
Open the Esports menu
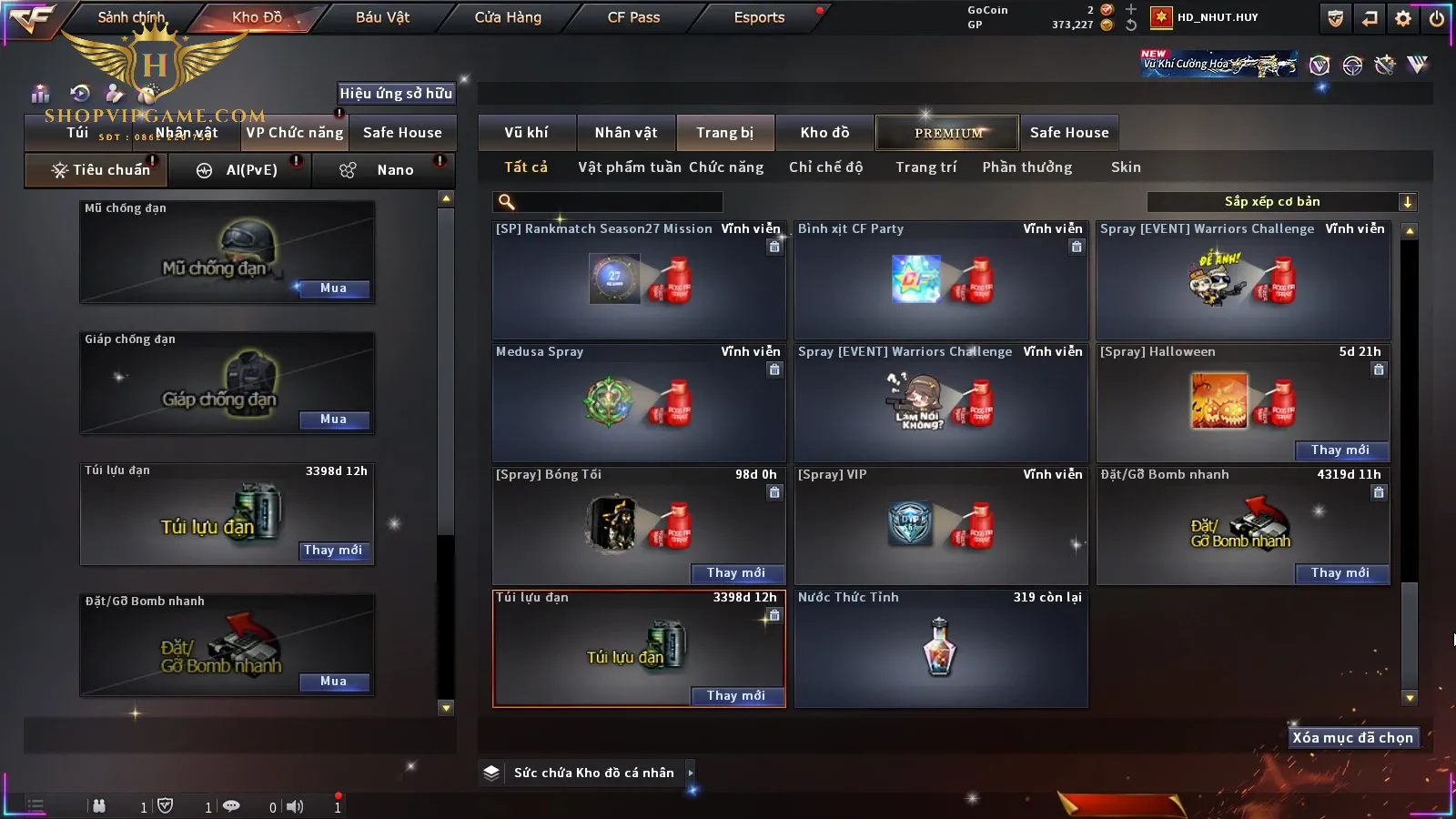click(x=759, y=17)
